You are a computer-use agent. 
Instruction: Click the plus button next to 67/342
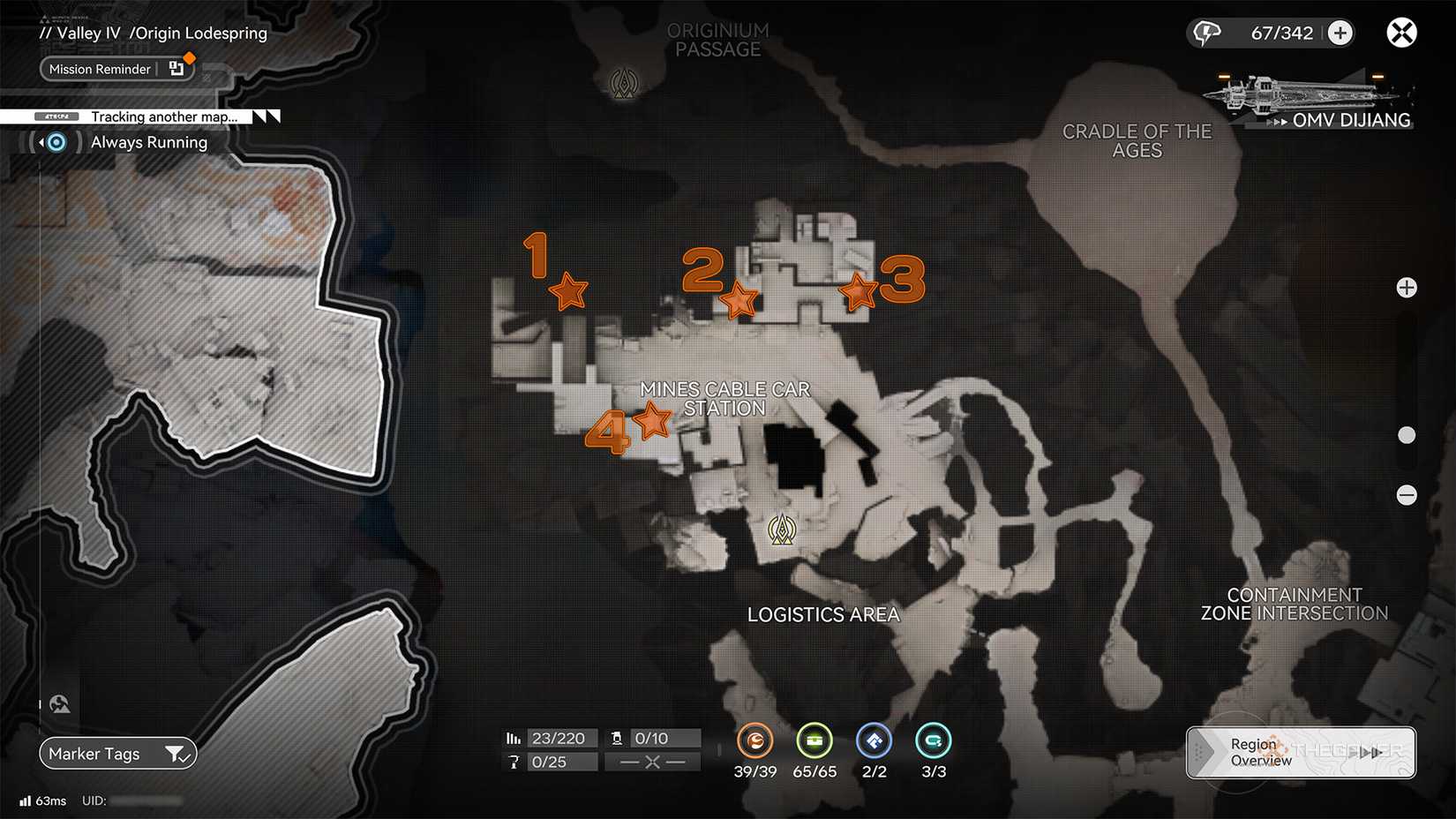[x=1340, y=32]
